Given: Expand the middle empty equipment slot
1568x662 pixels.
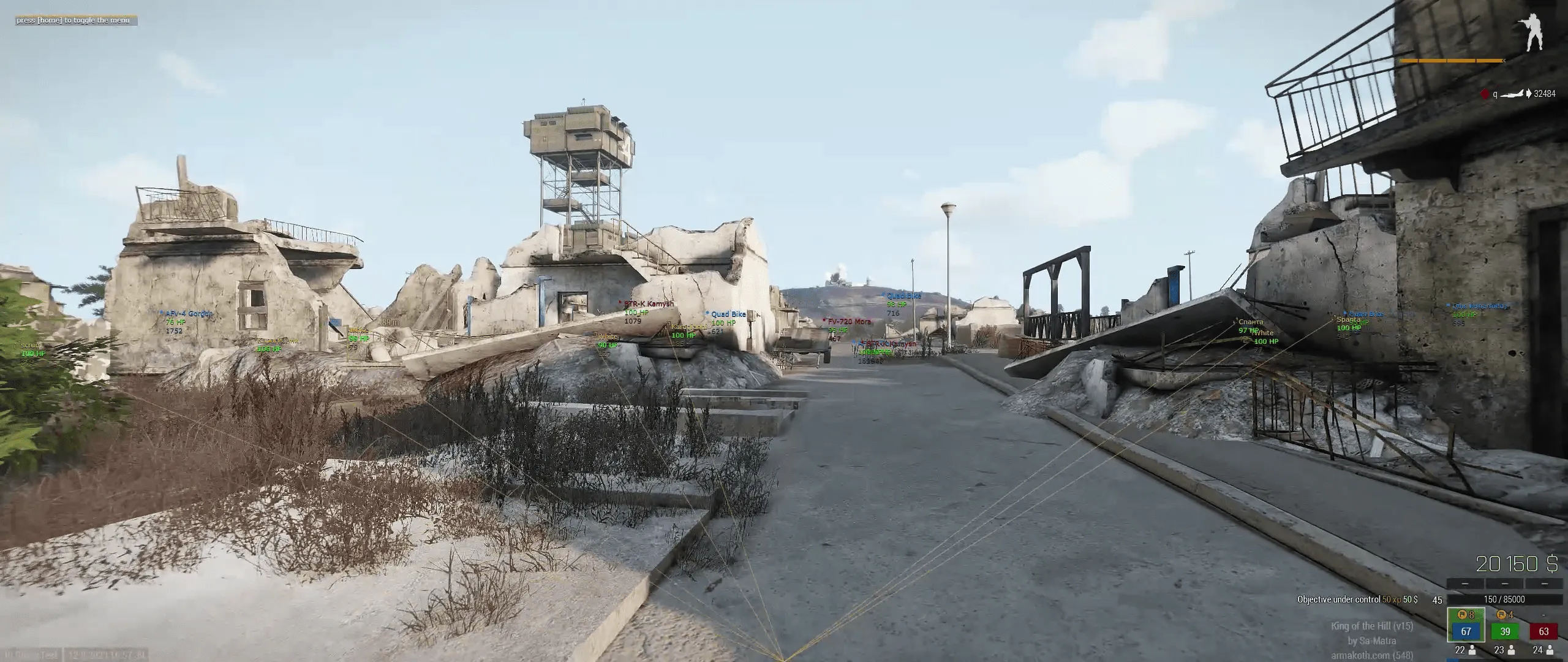Looking at the screenshot, I should (1505, 584).
